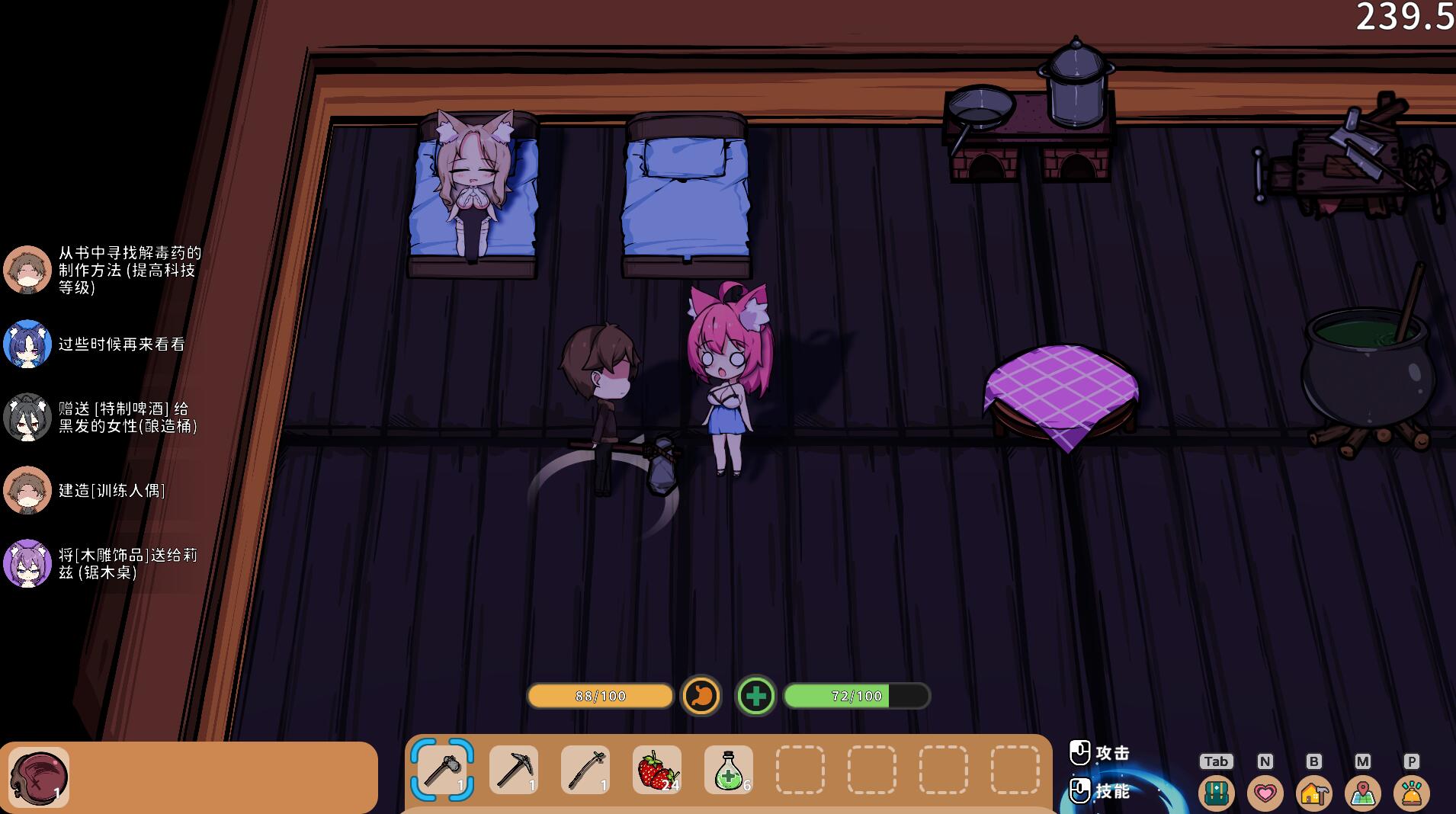Viewport: 1456px width, 814px height.
Task: Select the wood carving gift quest
Action: 127,563
